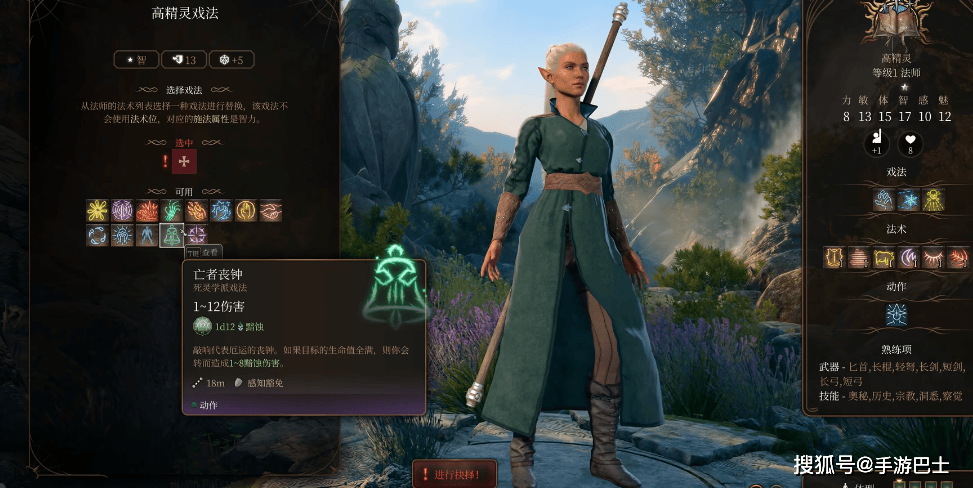
Task: Select the purple crossed-arrows cantrip icon
Action: [x=196, y=236]
